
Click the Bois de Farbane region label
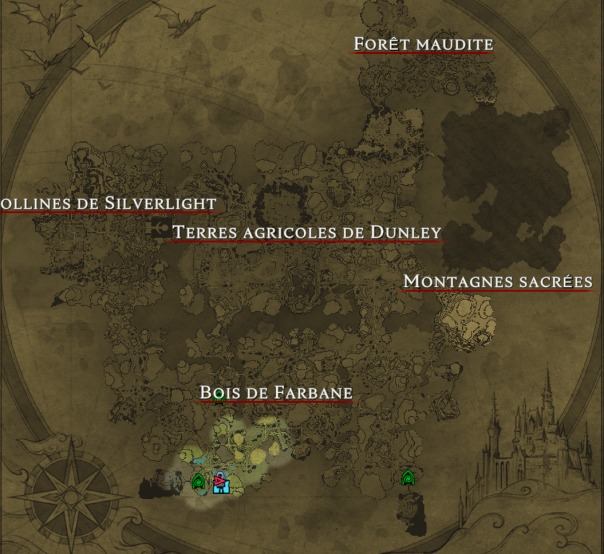276,393
